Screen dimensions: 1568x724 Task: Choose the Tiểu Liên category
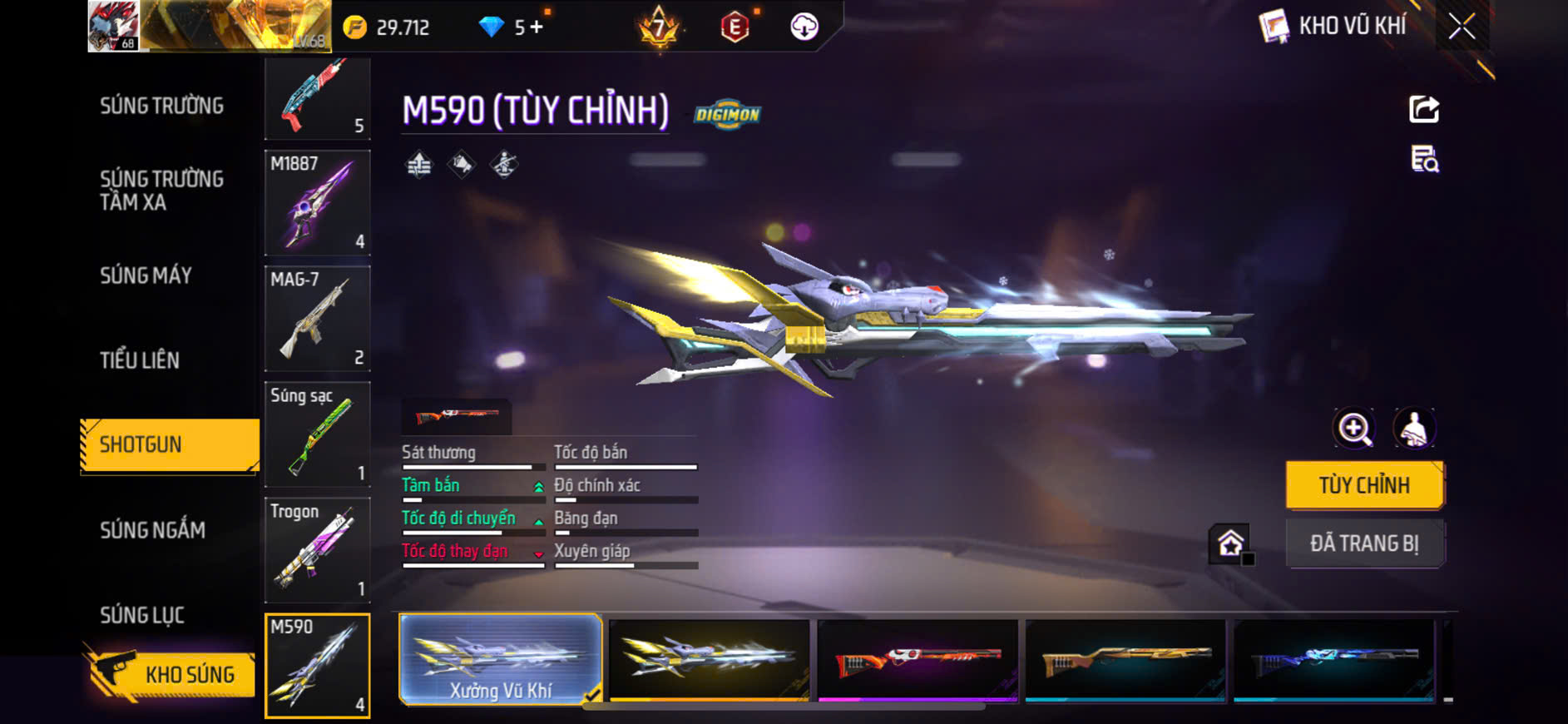140,360
